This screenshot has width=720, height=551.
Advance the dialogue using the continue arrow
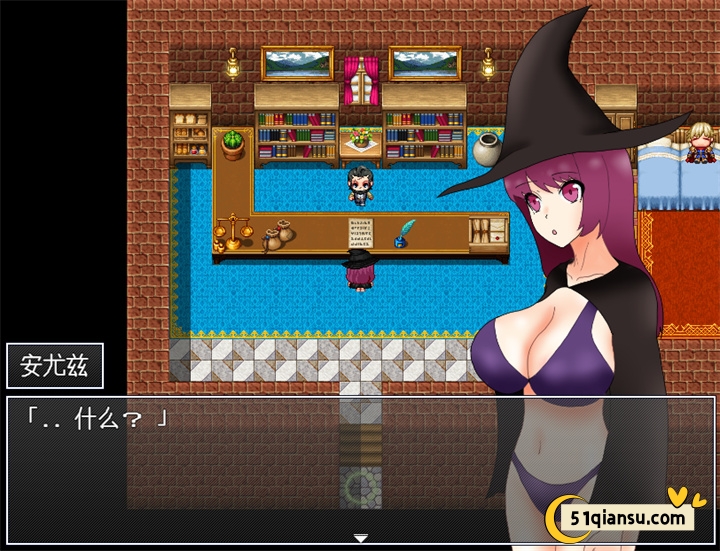[360, 538]
